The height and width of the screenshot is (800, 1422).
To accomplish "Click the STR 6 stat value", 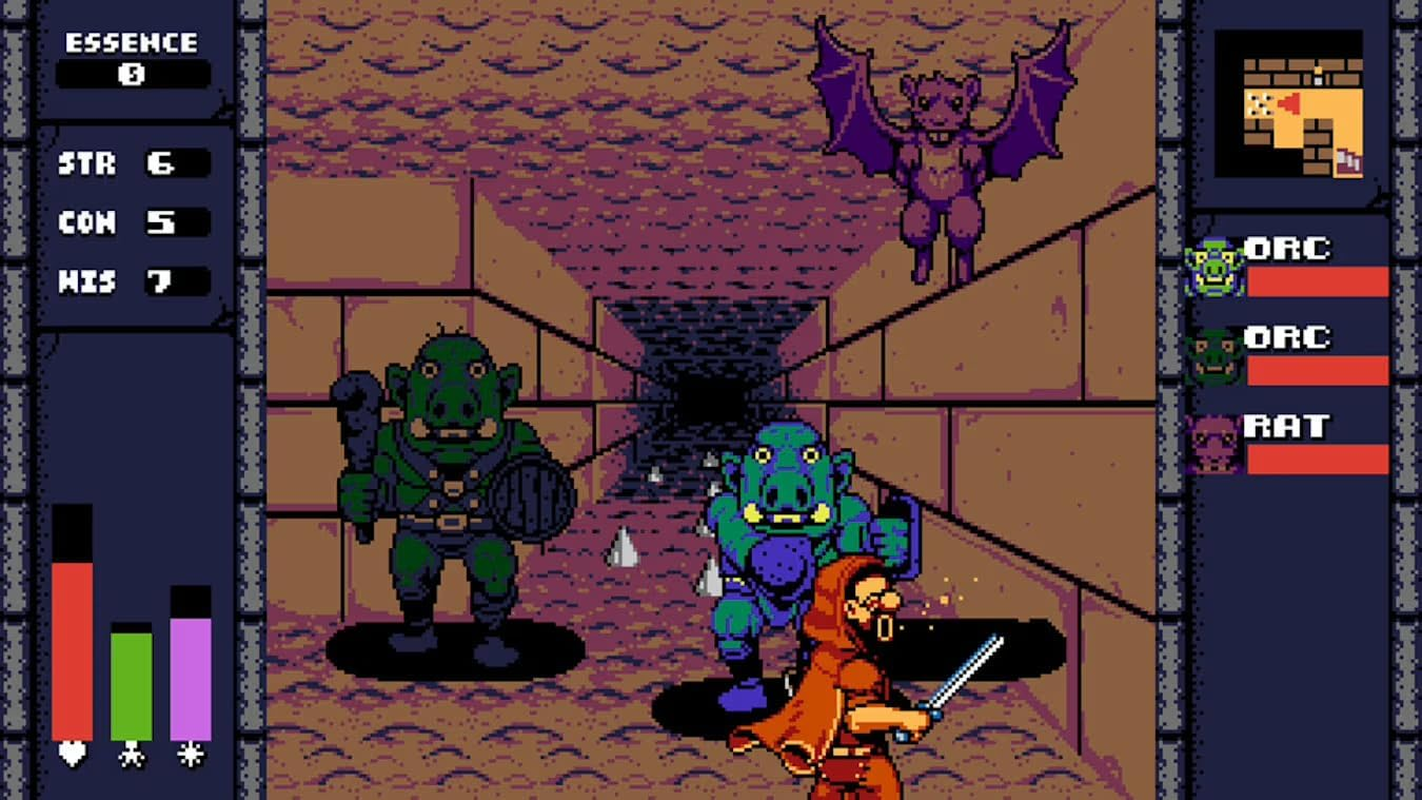I will click(x=160, y=163).
